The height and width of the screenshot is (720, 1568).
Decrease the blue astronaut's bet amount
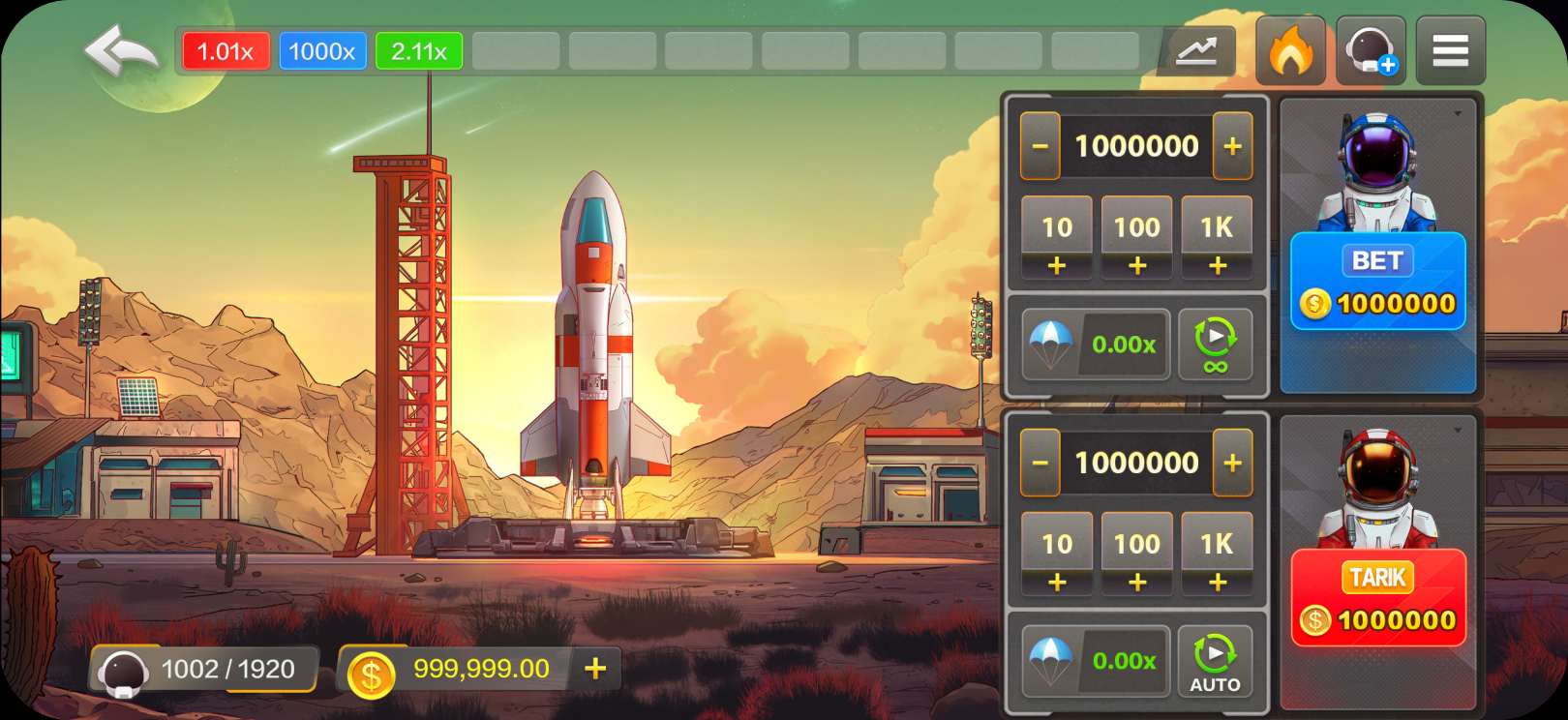[x=1040, y=146]
